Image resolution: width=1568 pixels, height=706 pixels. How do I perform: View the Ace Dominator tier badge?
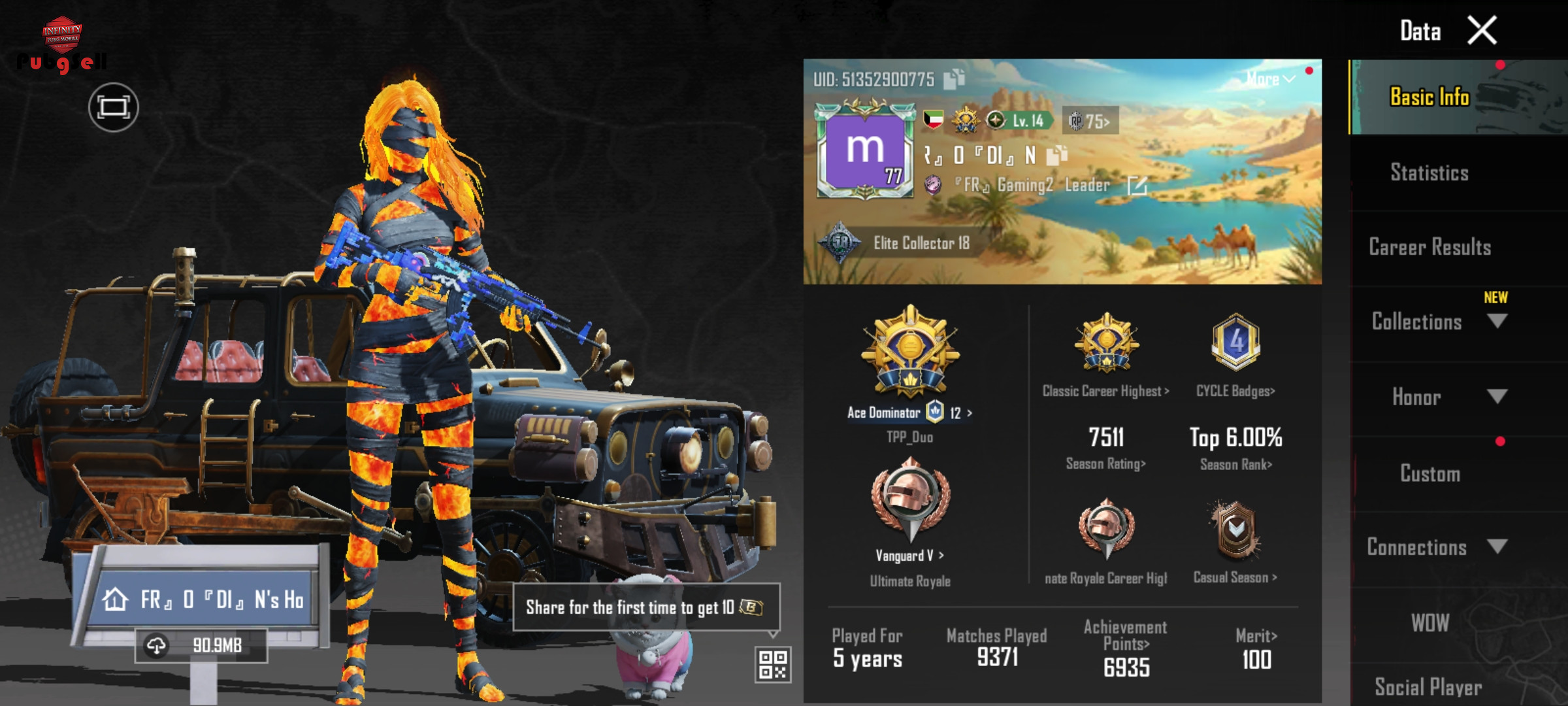[910, 353]
